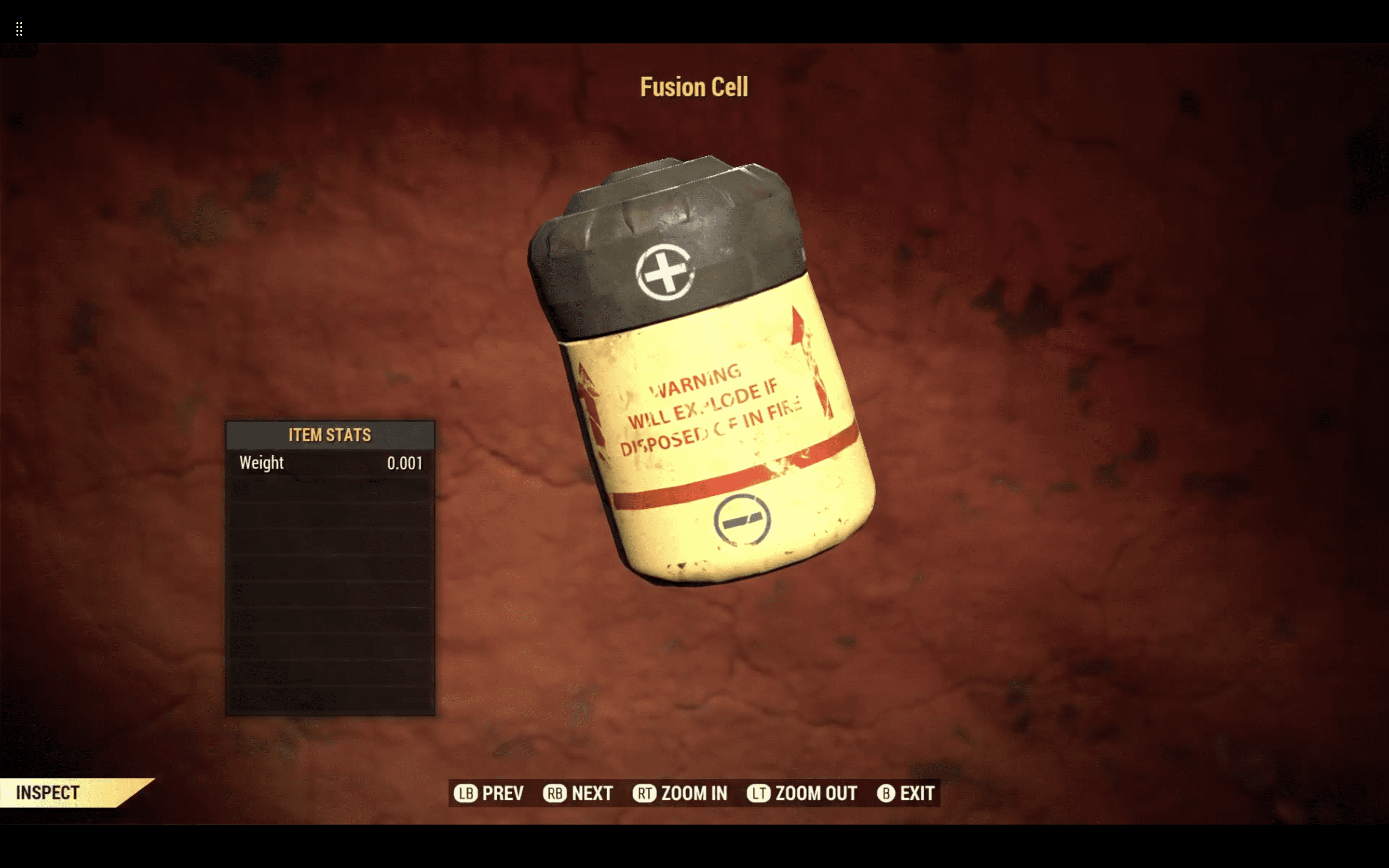Click the grid dots icon in top-left corner
The image size is (1389, 868).
19,29
